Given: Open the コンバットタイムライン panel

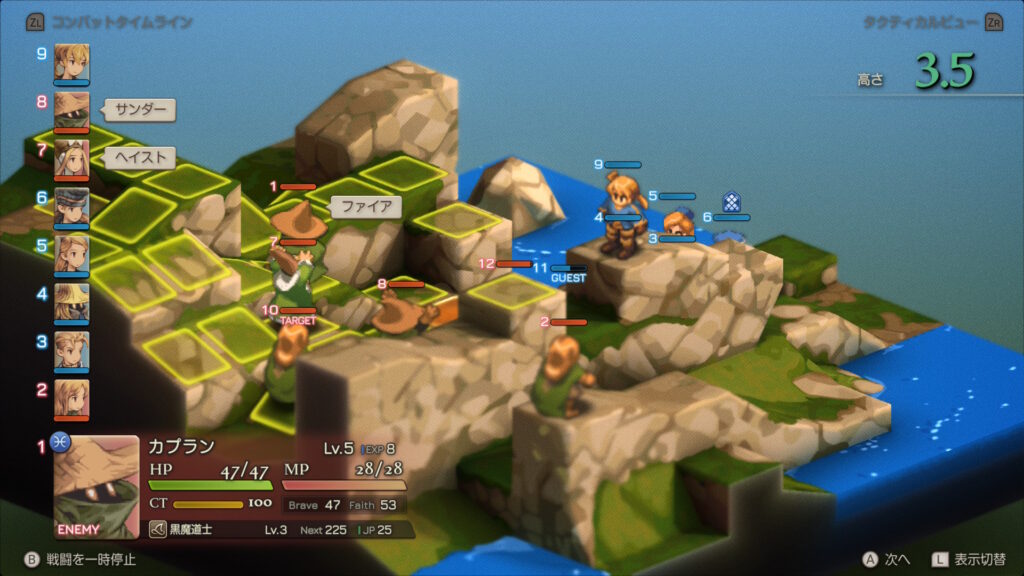Looking at the screenshot, I should (108, 22).
